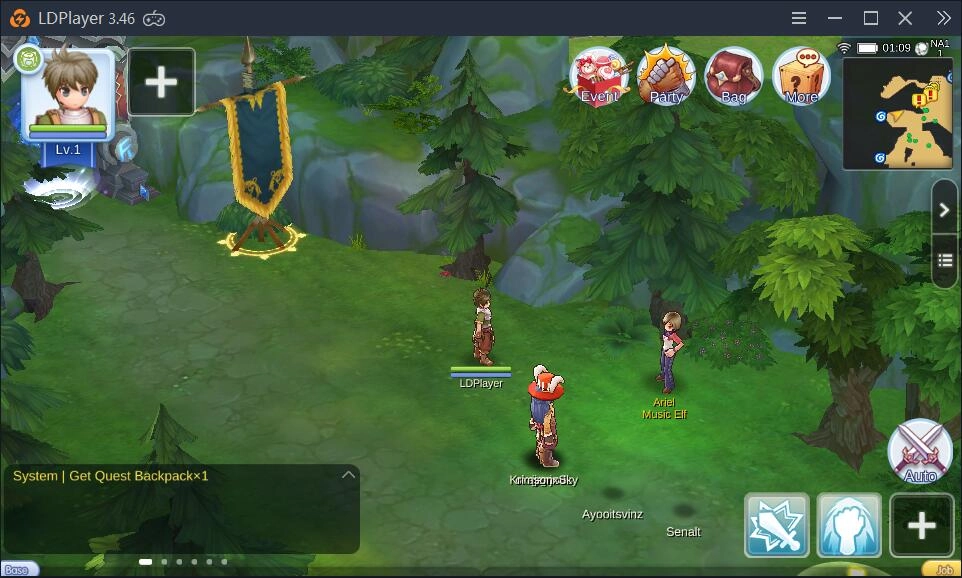This screenshot has width=962, height=578.
Task: Activate the glowing fist skill
Action: 849,525
